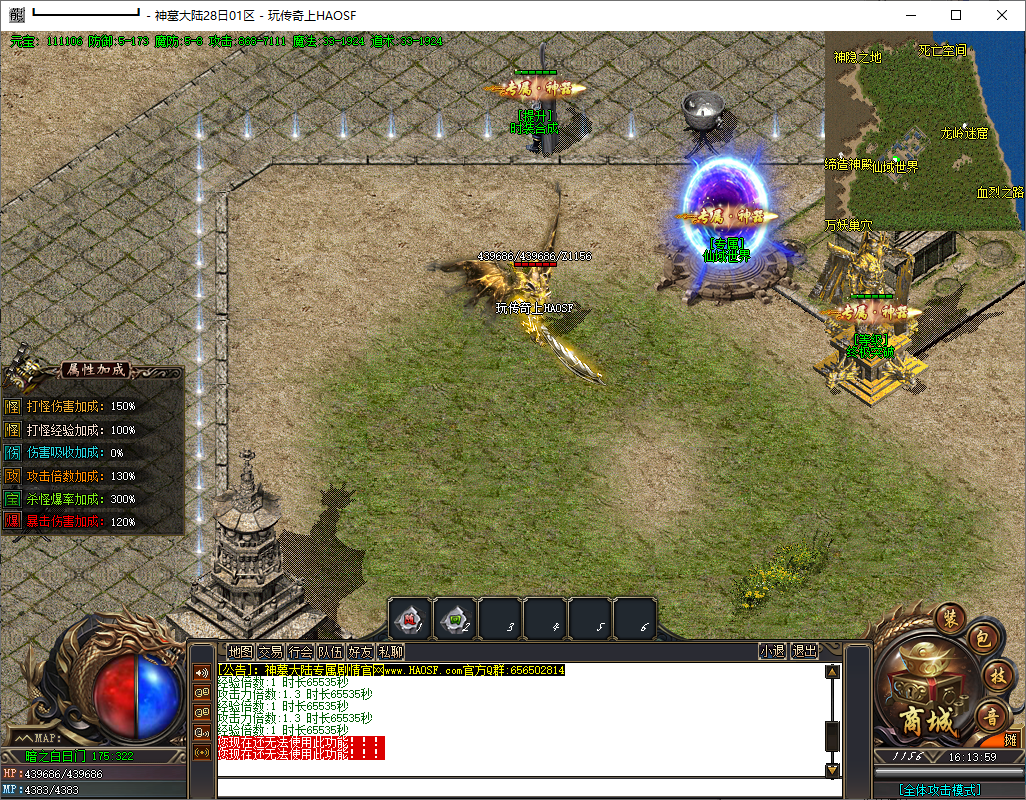
Task: Click the 退出 exit button
Action: click(804, 651)
